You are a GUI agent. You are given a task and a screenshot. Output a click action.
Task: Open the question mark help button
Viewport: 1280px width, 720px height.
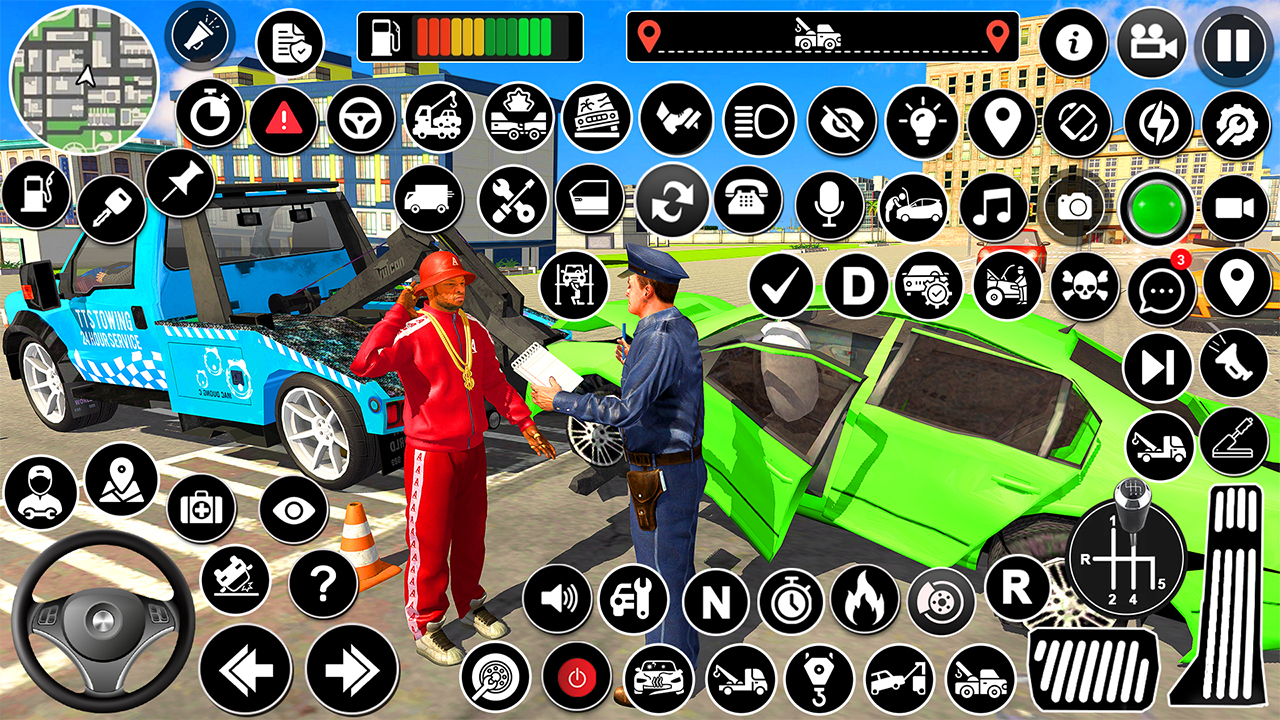323,583
